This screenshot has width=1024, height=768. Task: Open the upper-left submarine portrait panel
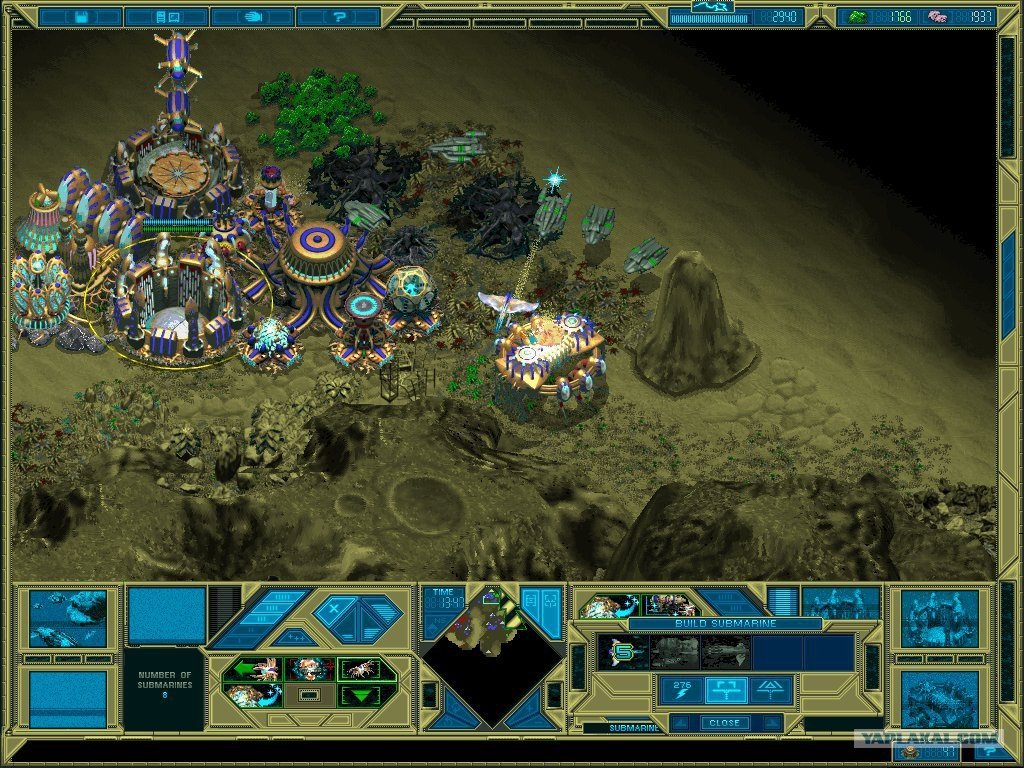click(67, 617)
